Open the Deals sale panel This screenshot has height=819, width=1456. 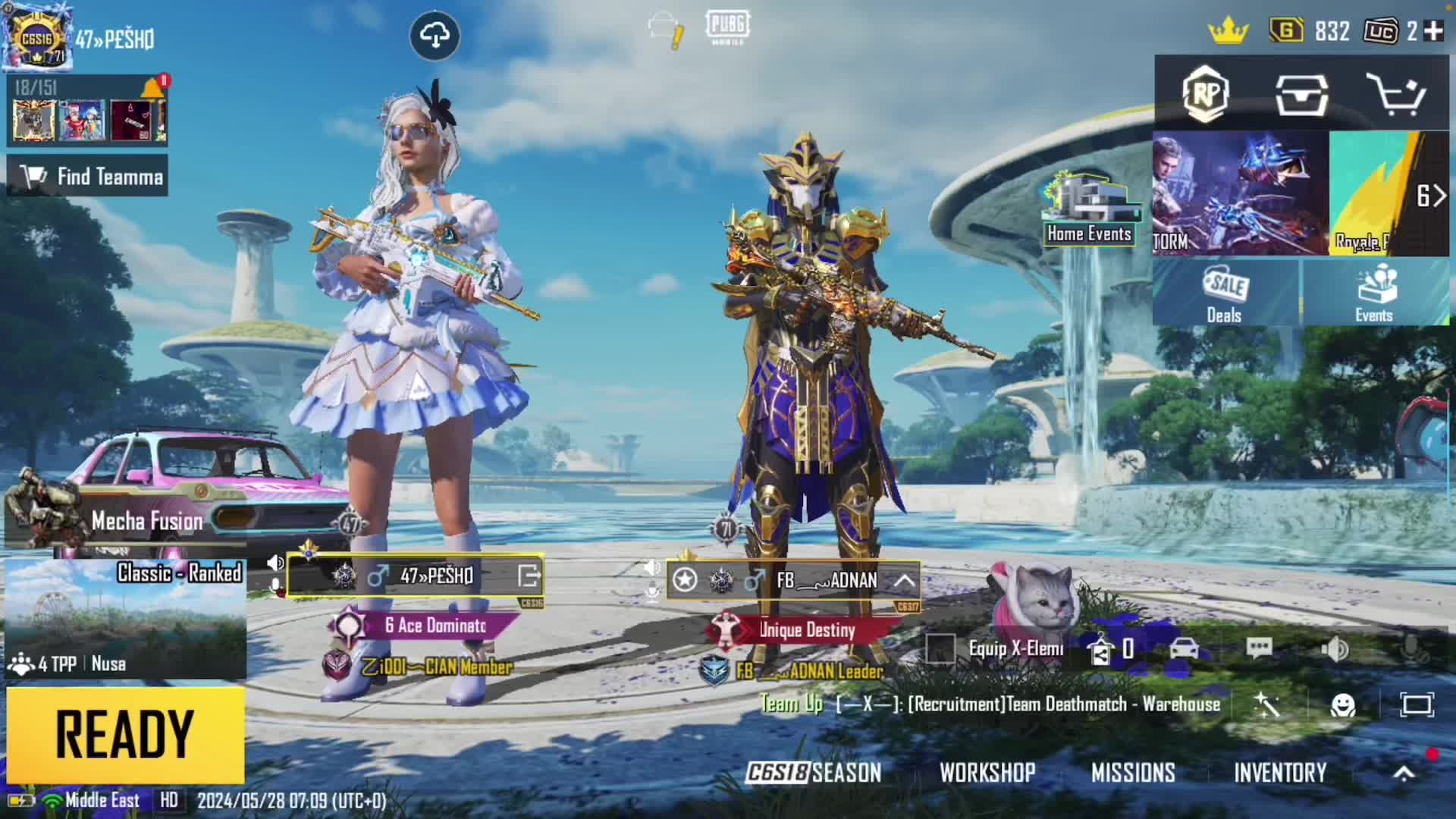point(1225,293)
